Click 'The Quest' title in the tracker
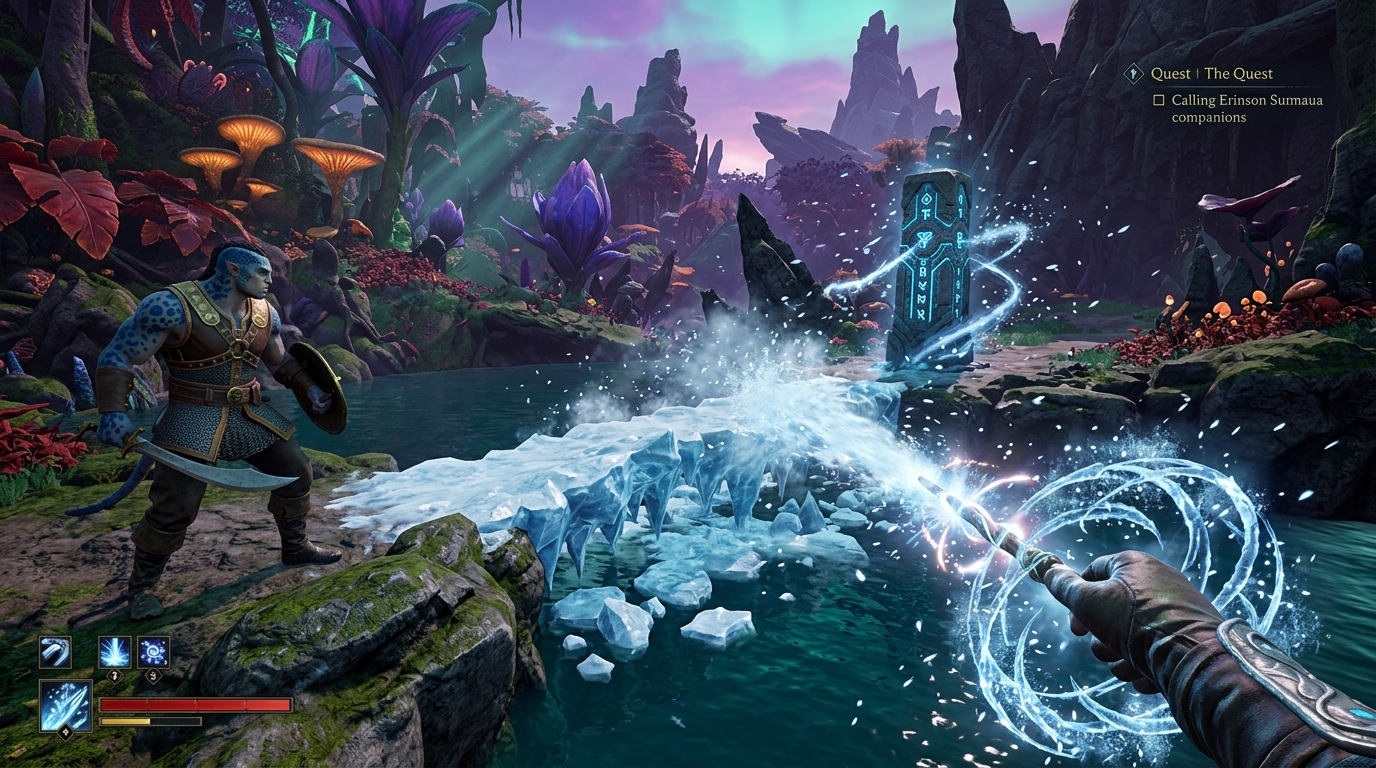The height and width of the screenshot is (768, 1376). coord(1239,73)
